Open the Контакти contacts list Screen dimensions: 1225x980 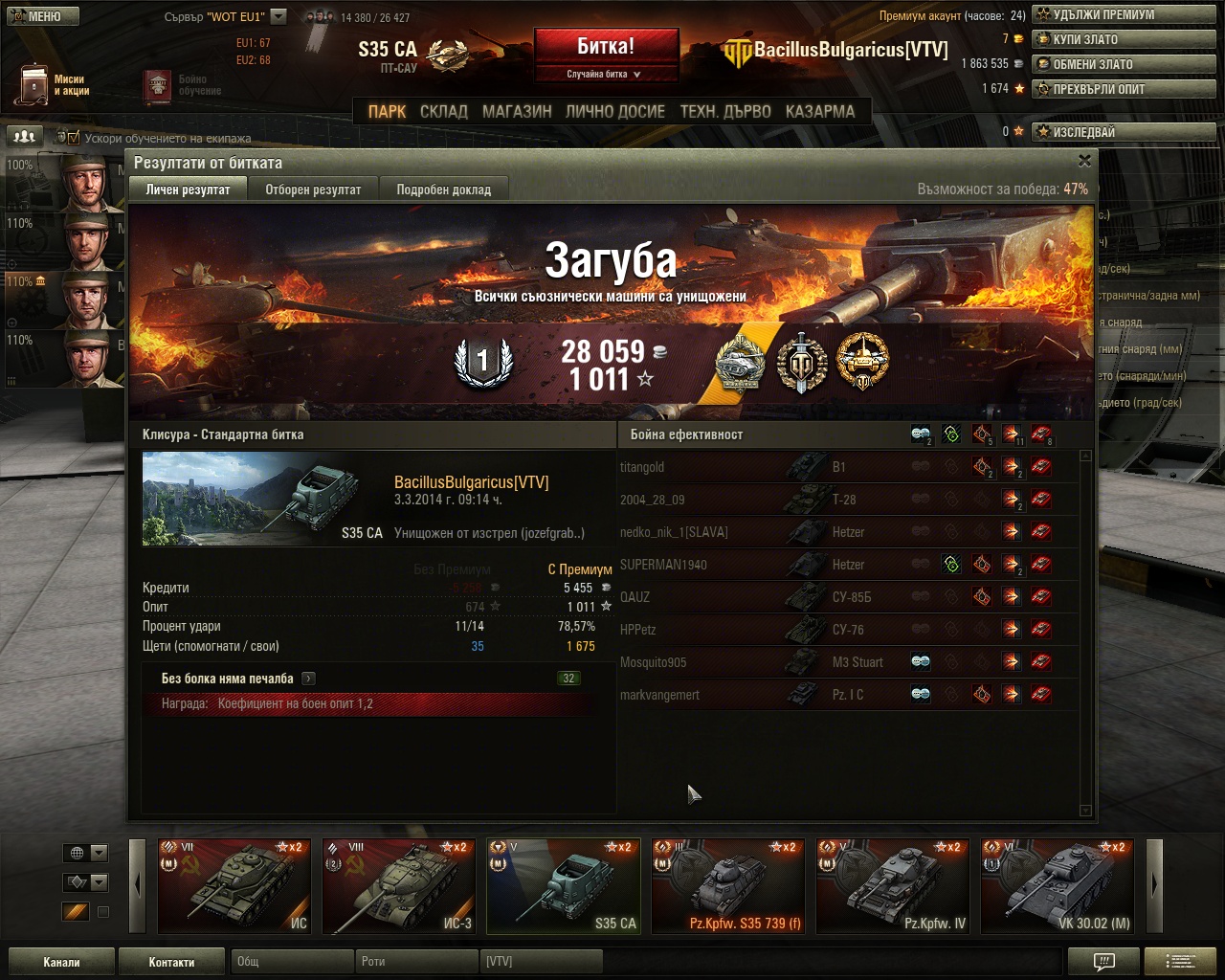click(x=171, y=962)
